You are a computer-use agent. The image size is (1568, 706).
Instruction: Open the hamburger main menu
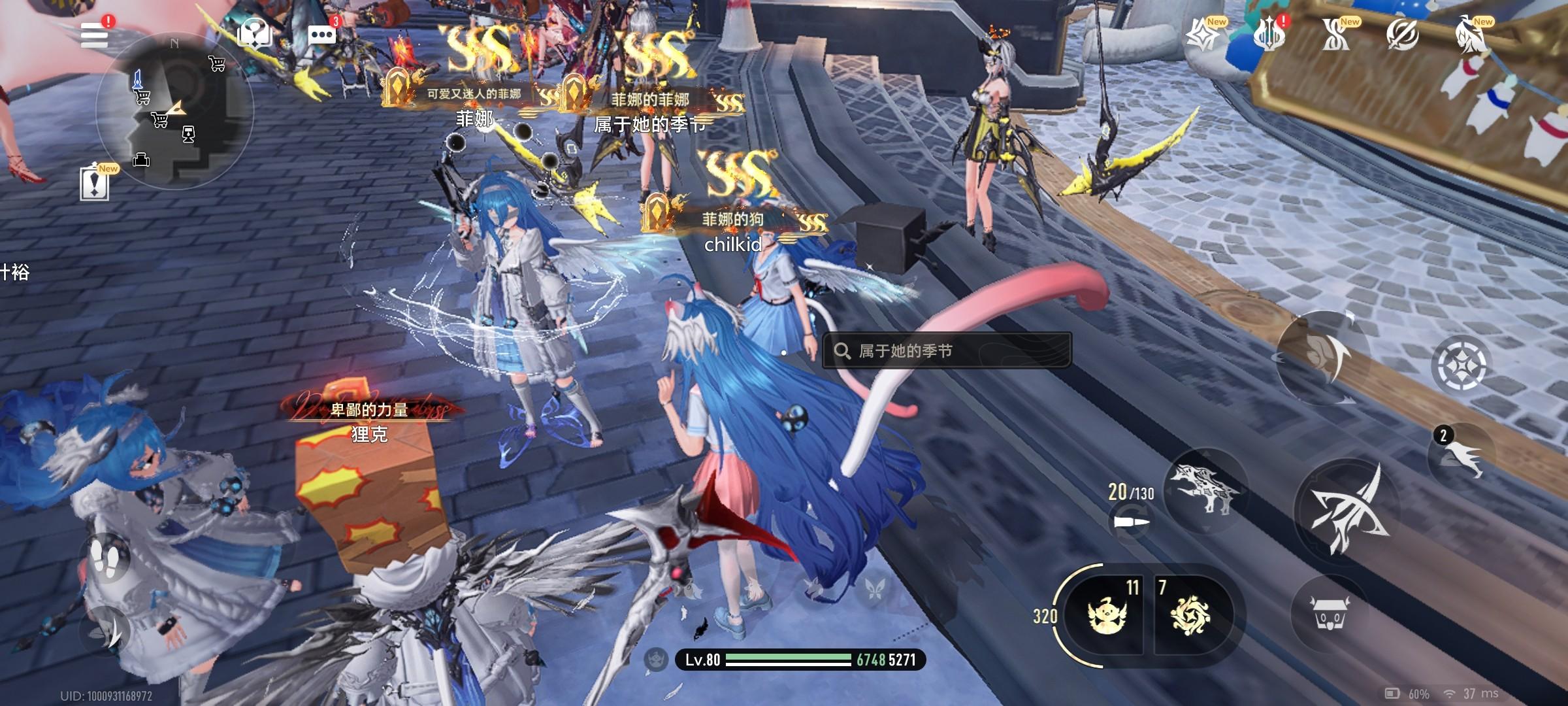[x=94, y=34]
